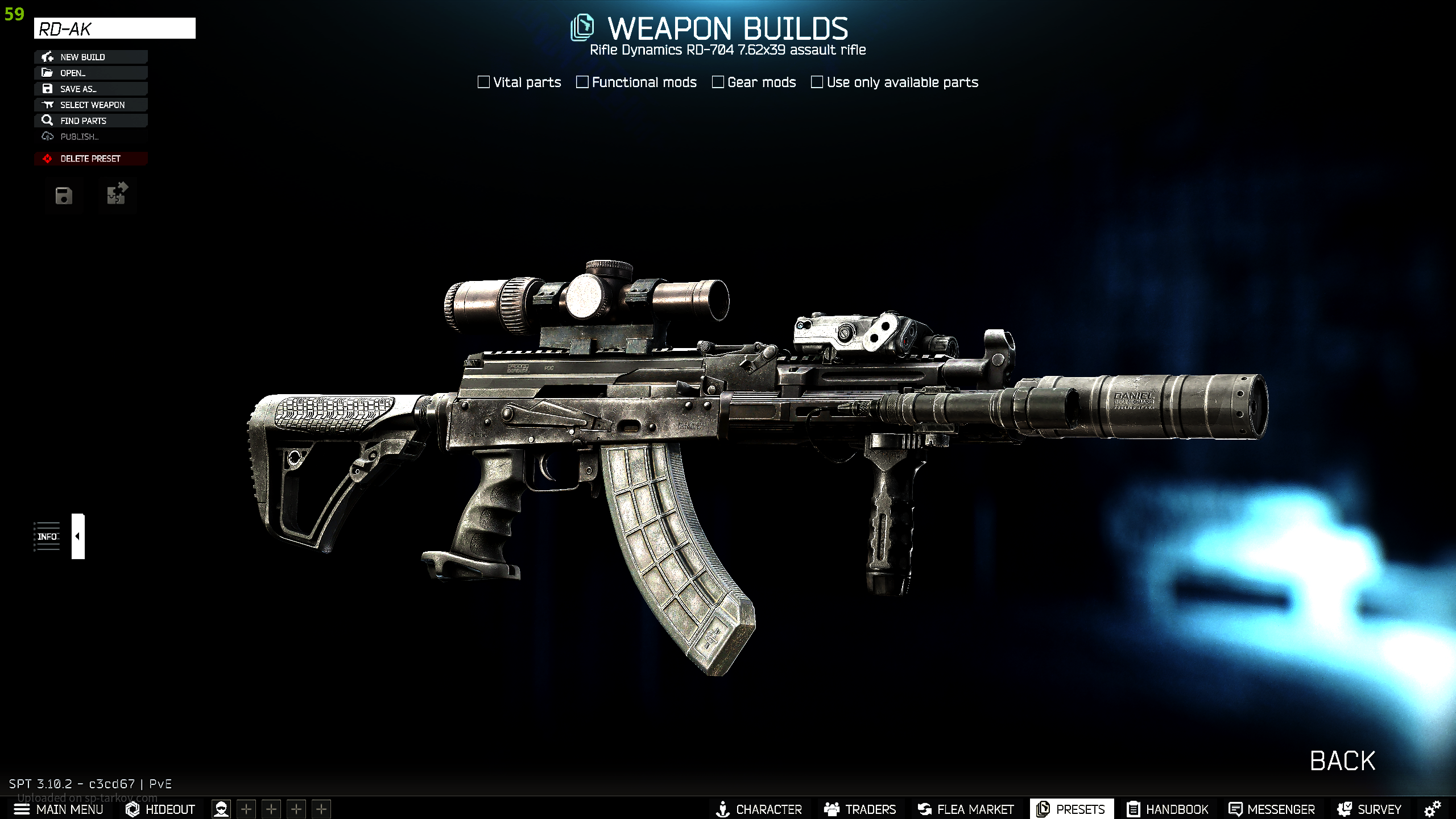The height and width of the screenshot is (819, 1456).
Task: Check Use only available parts
Action: 817,82
